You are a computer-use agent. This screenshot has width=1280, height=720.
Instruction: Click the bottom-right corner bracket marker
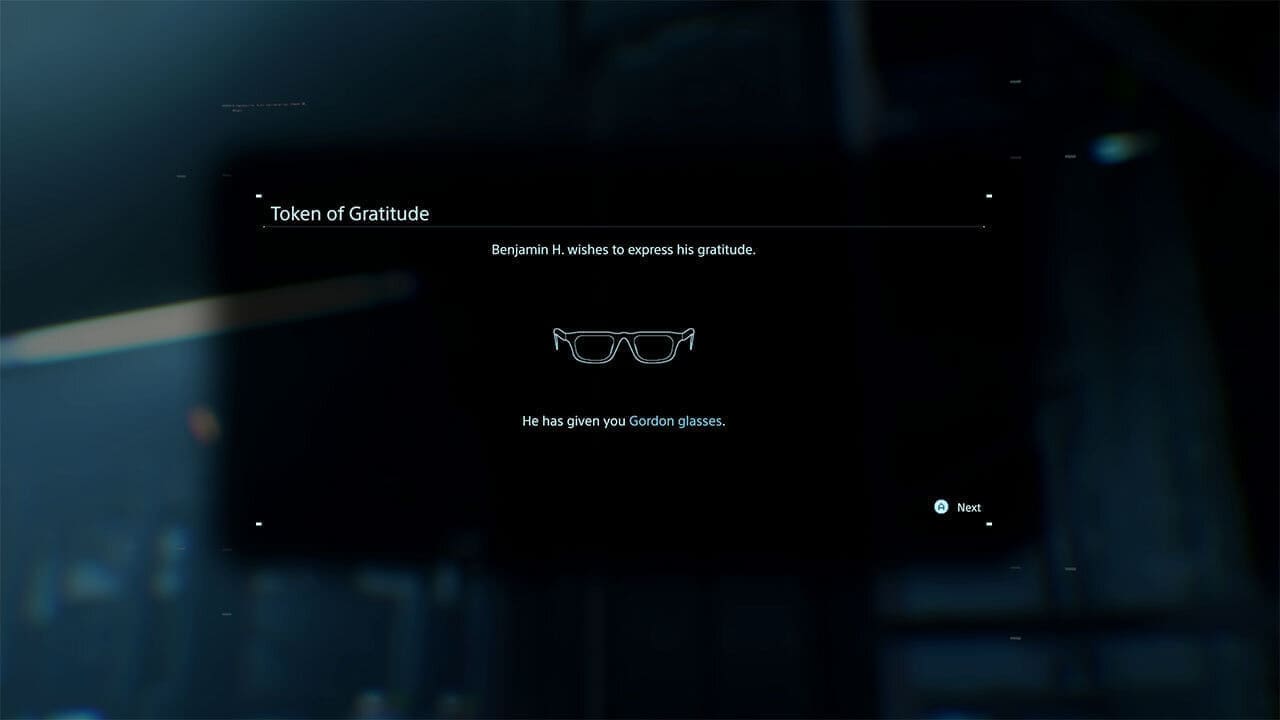coord(990,524)
